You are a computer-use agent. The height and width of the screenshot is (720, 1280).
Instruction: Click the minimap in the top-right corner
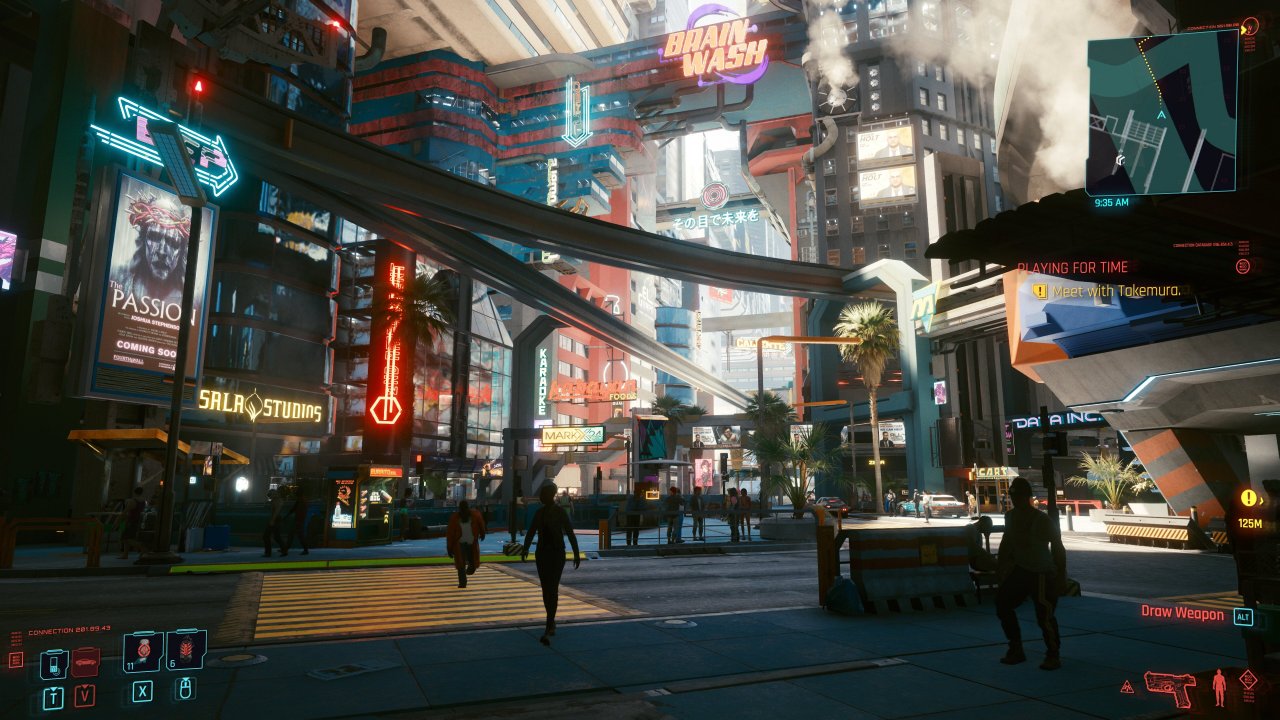pos(1165,110)
